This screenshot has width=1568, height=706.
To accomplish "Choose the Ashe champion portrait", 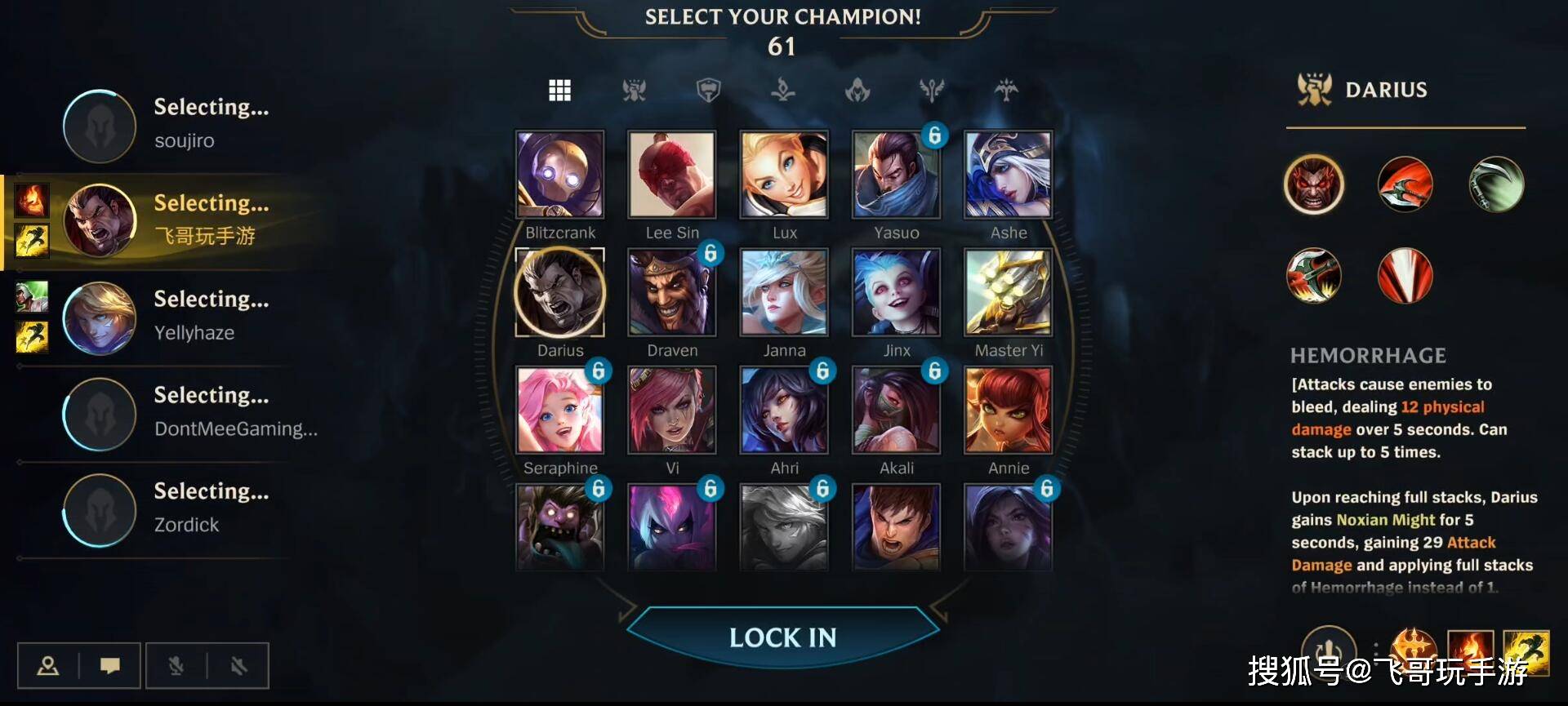I will [1009, 175].
